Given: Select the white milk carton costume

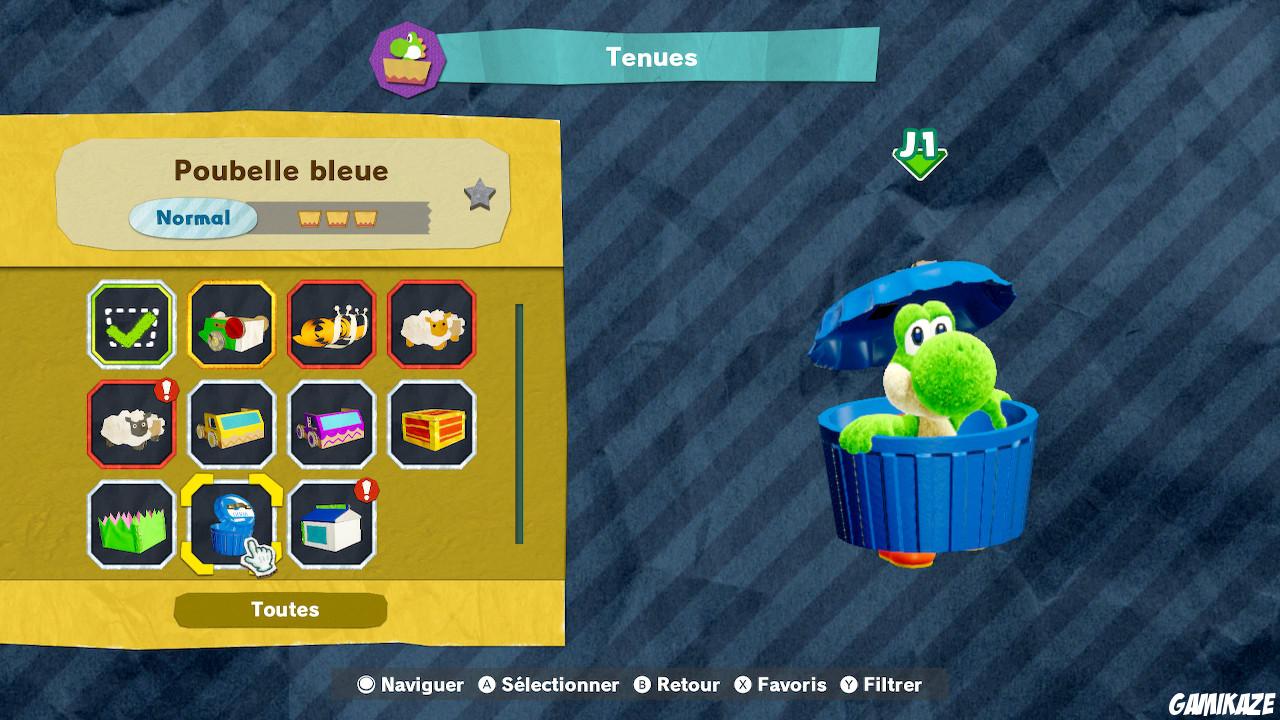Looking at the screenshot, I should click(331, 525).
